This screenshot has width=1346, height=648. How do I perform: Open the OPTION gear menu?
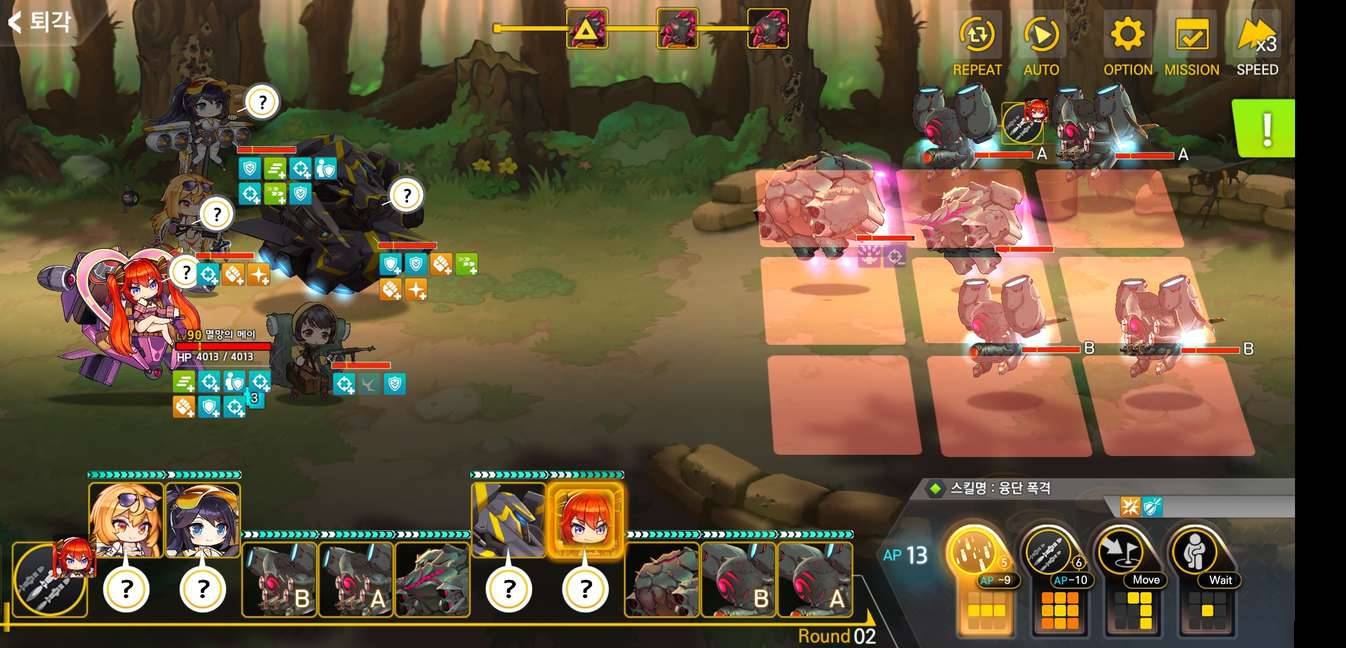coord(1128,45)
